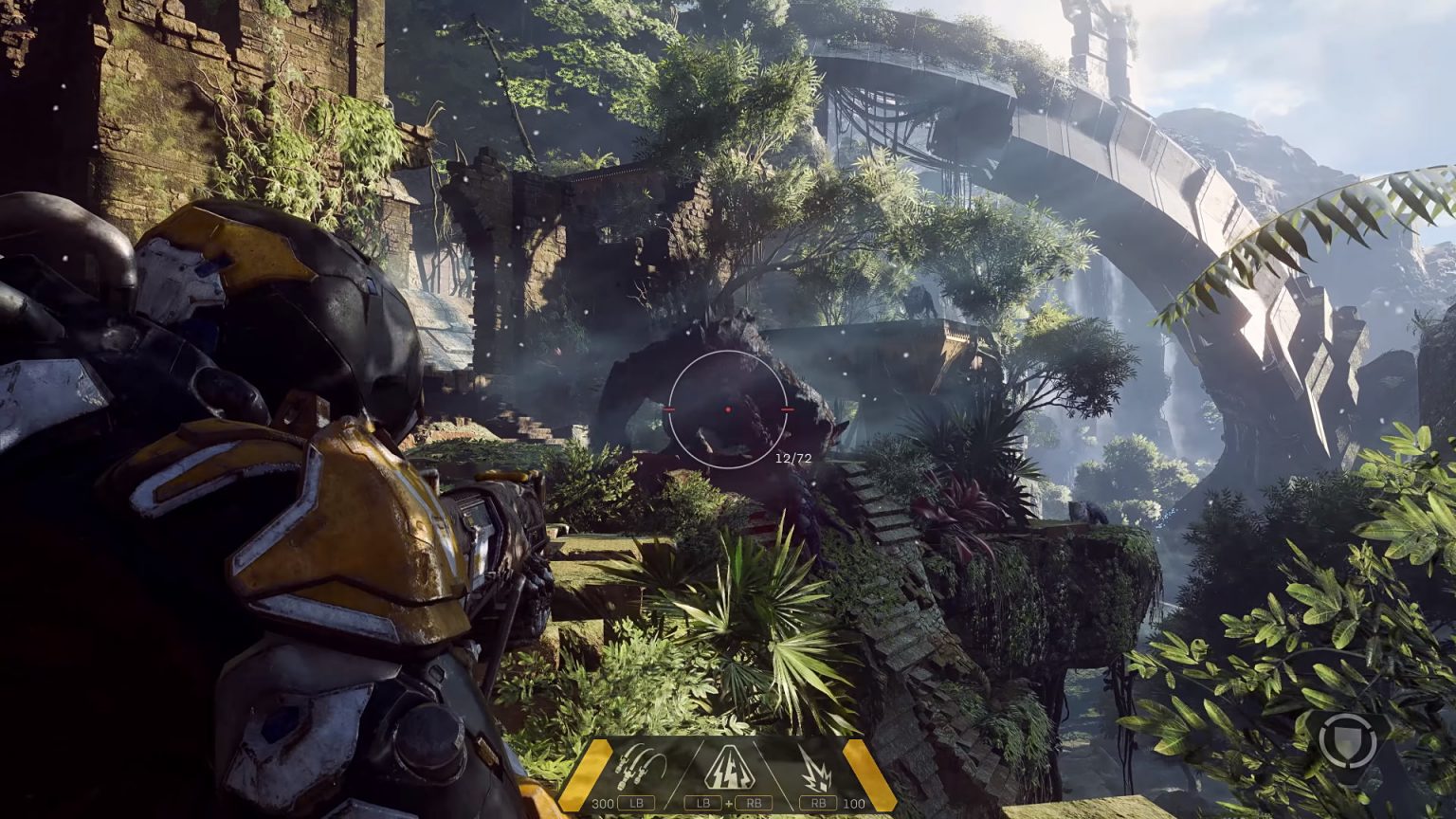Expand the ability bar panel
The width and height of the screenshot is (1456, 819).
(726, 777)
